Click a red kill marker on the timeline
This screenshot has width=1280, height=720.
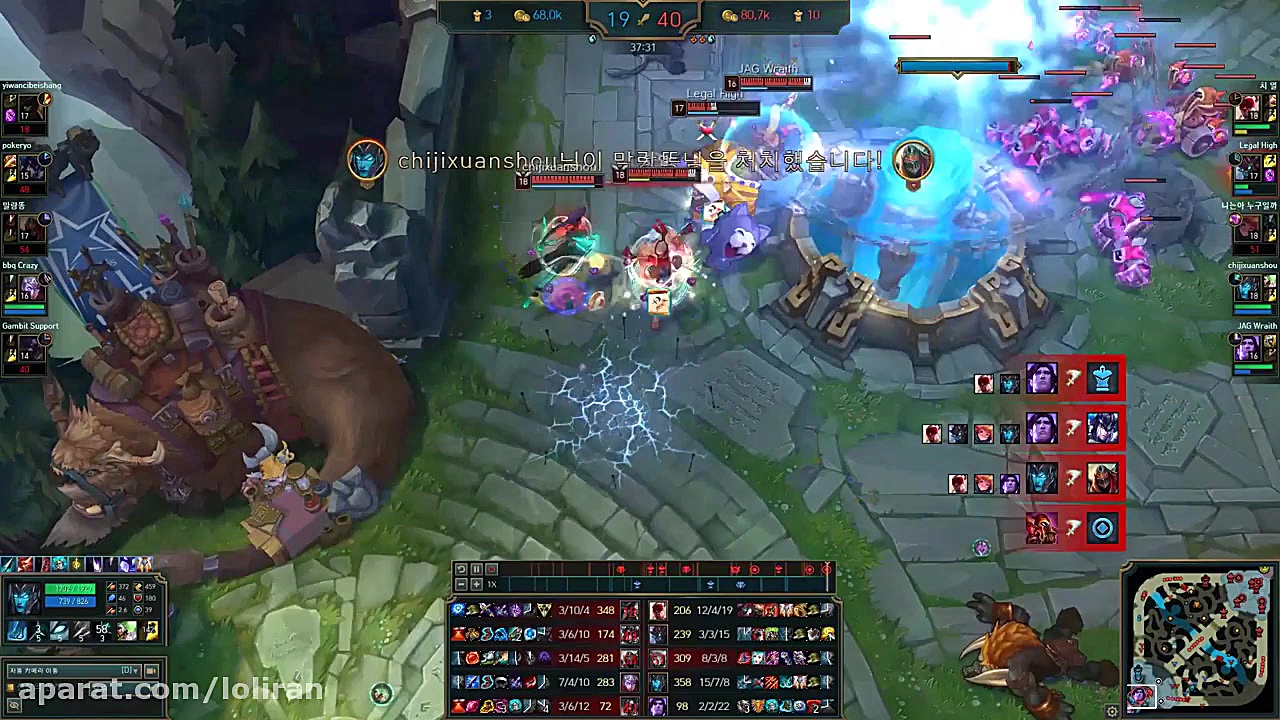tap(620, 569)
